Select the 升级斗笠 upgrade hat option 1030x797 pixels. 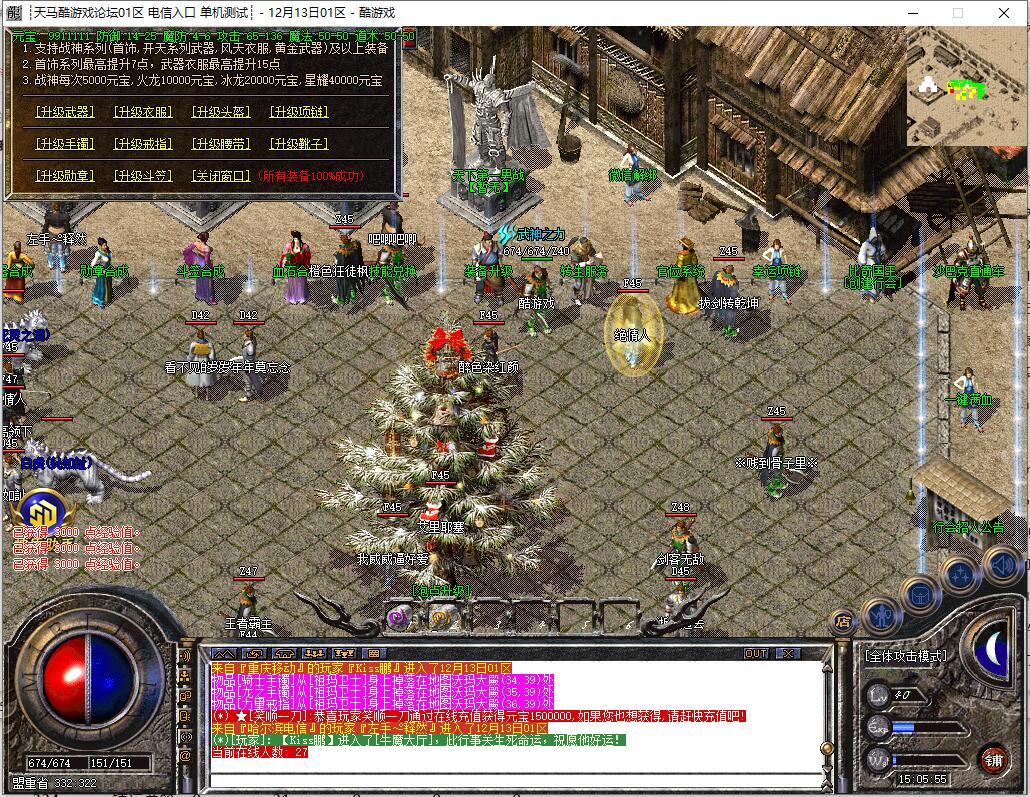point(142,176)
